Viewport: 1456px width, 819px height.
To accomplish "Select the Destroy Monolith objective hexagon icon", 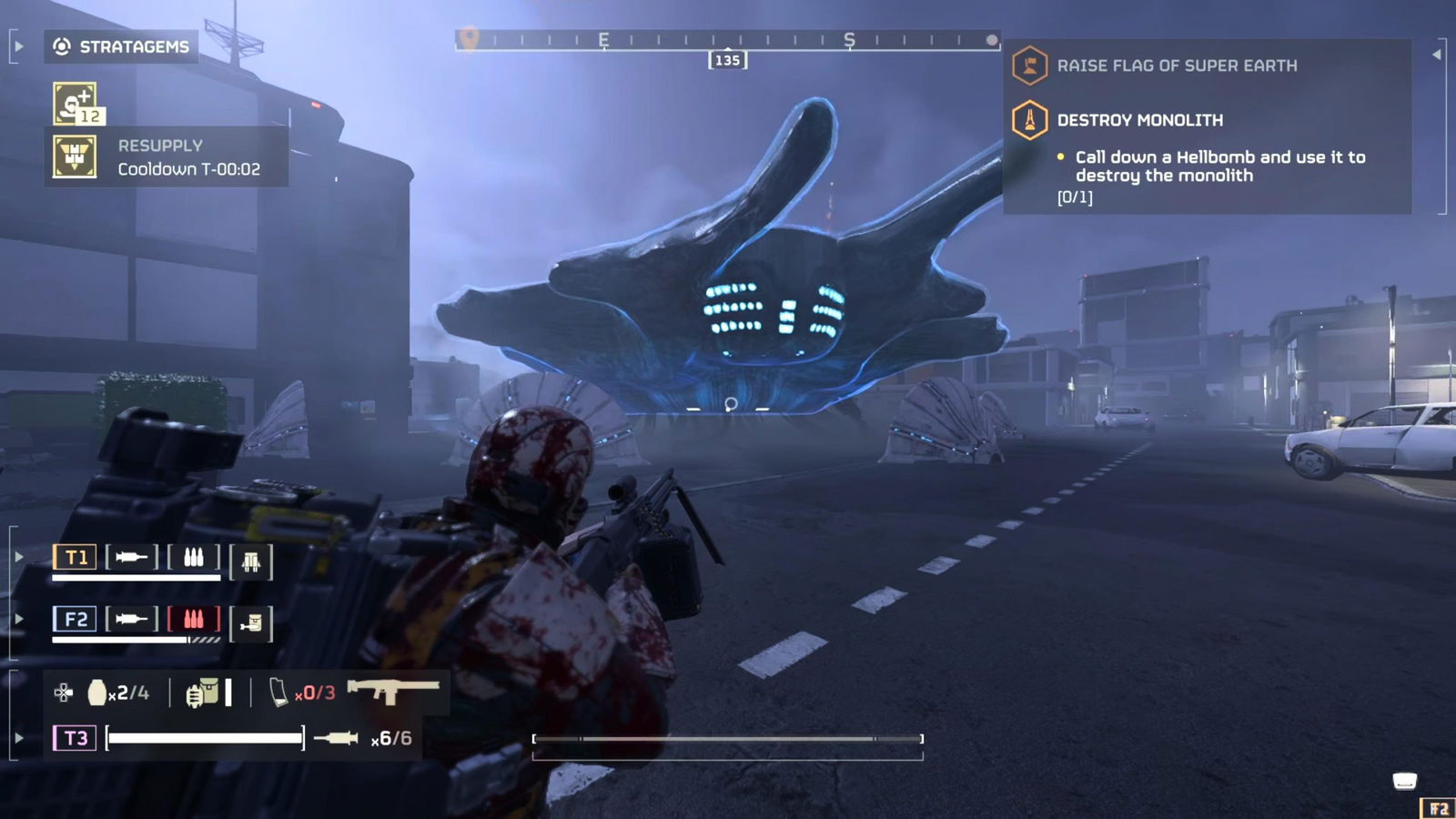I will (x=1031, y=119).
